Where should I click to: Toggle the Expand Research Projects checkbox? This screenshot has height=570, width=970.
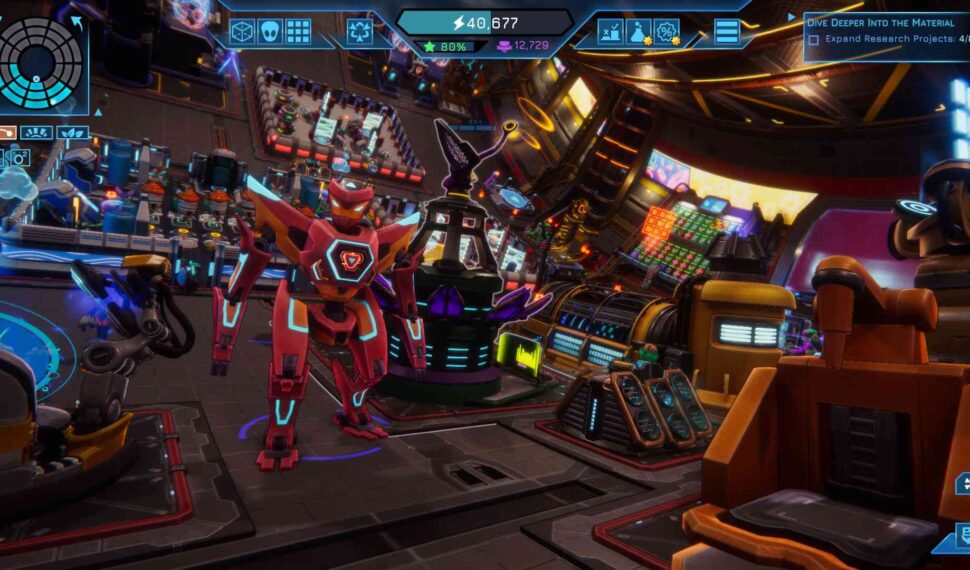[x=813, y=39]
